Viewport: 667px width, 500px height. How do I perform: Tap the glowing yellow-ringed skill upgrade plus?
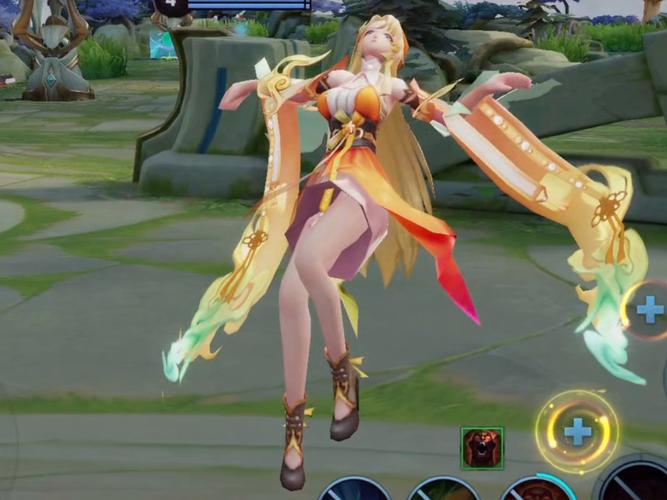coord(577,431)
